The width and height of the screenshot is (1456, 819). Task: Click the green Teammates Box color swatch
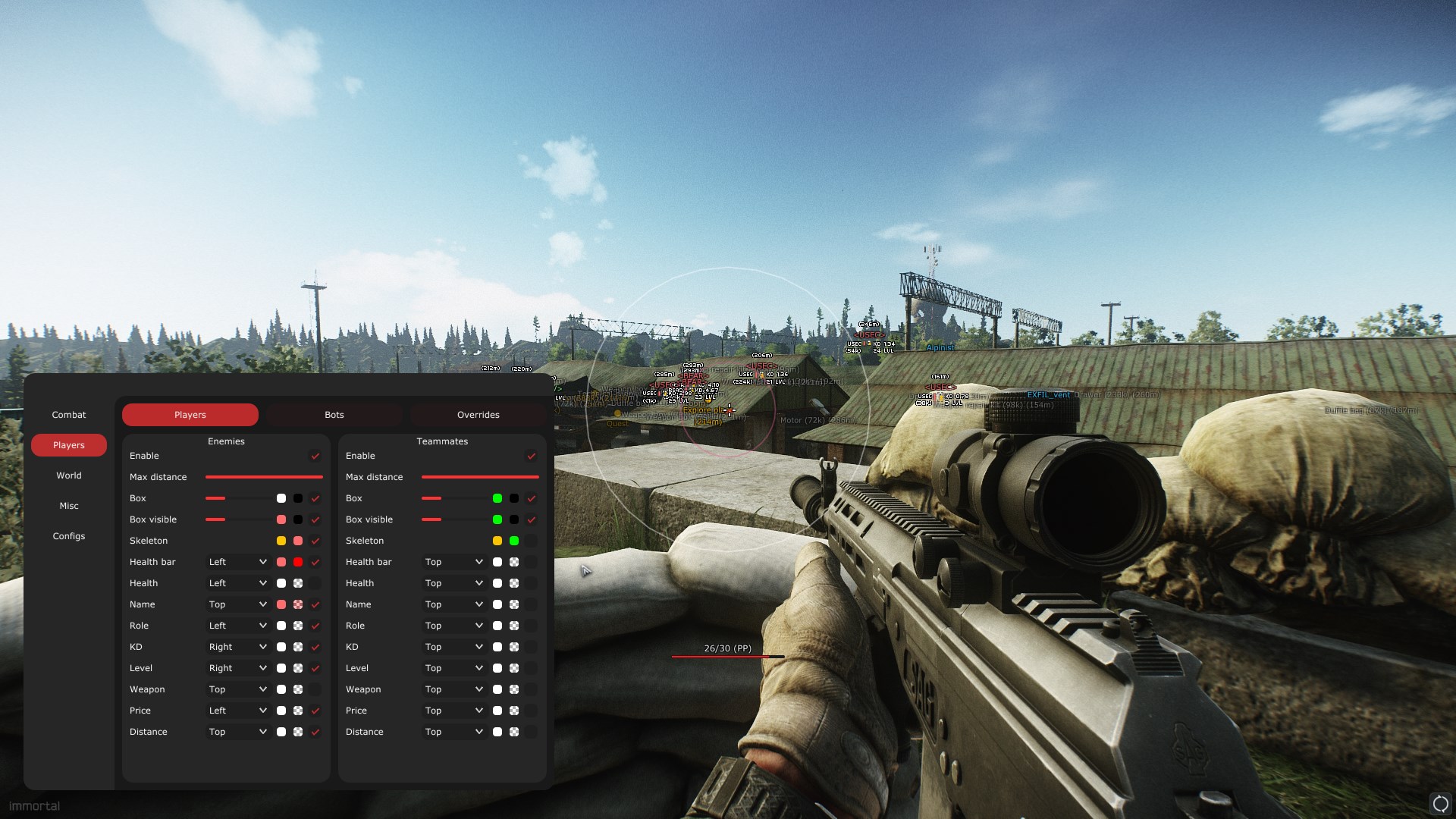pos(497,498)
